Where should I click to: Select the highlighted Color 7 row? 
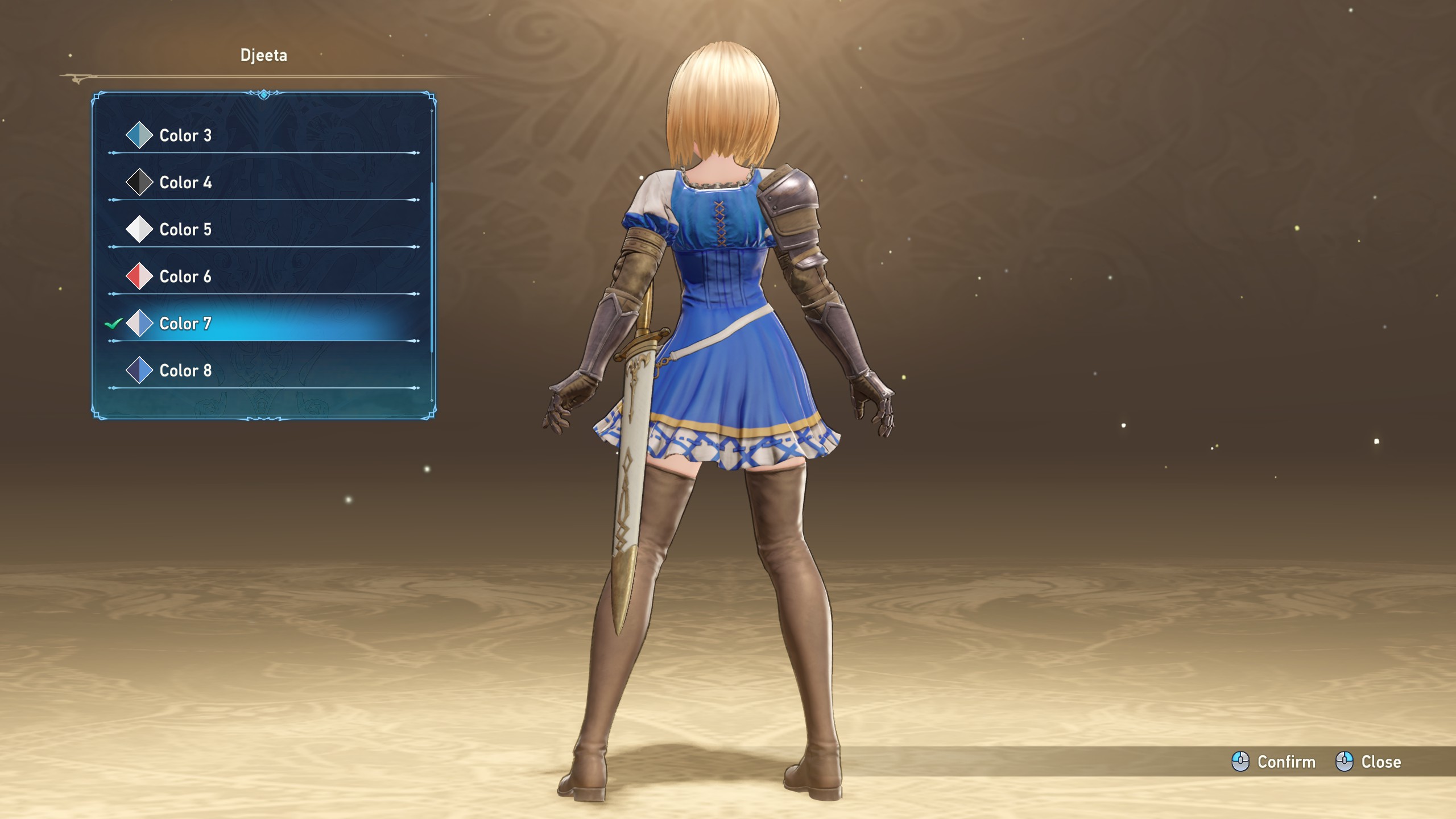click(185, 324)
